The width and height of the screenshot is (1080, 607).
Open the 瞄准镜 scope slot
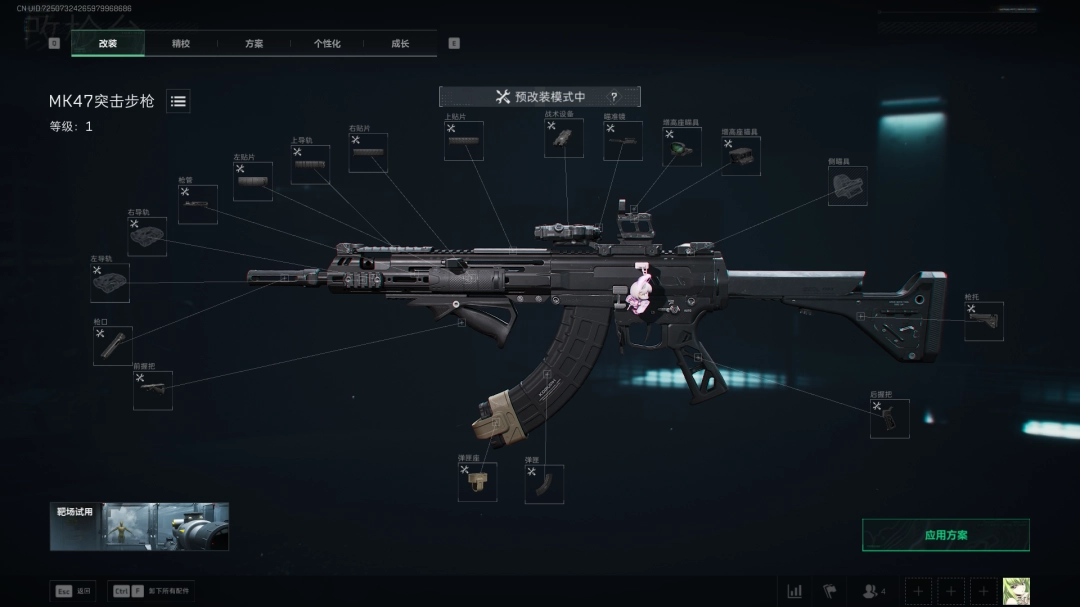623,141
